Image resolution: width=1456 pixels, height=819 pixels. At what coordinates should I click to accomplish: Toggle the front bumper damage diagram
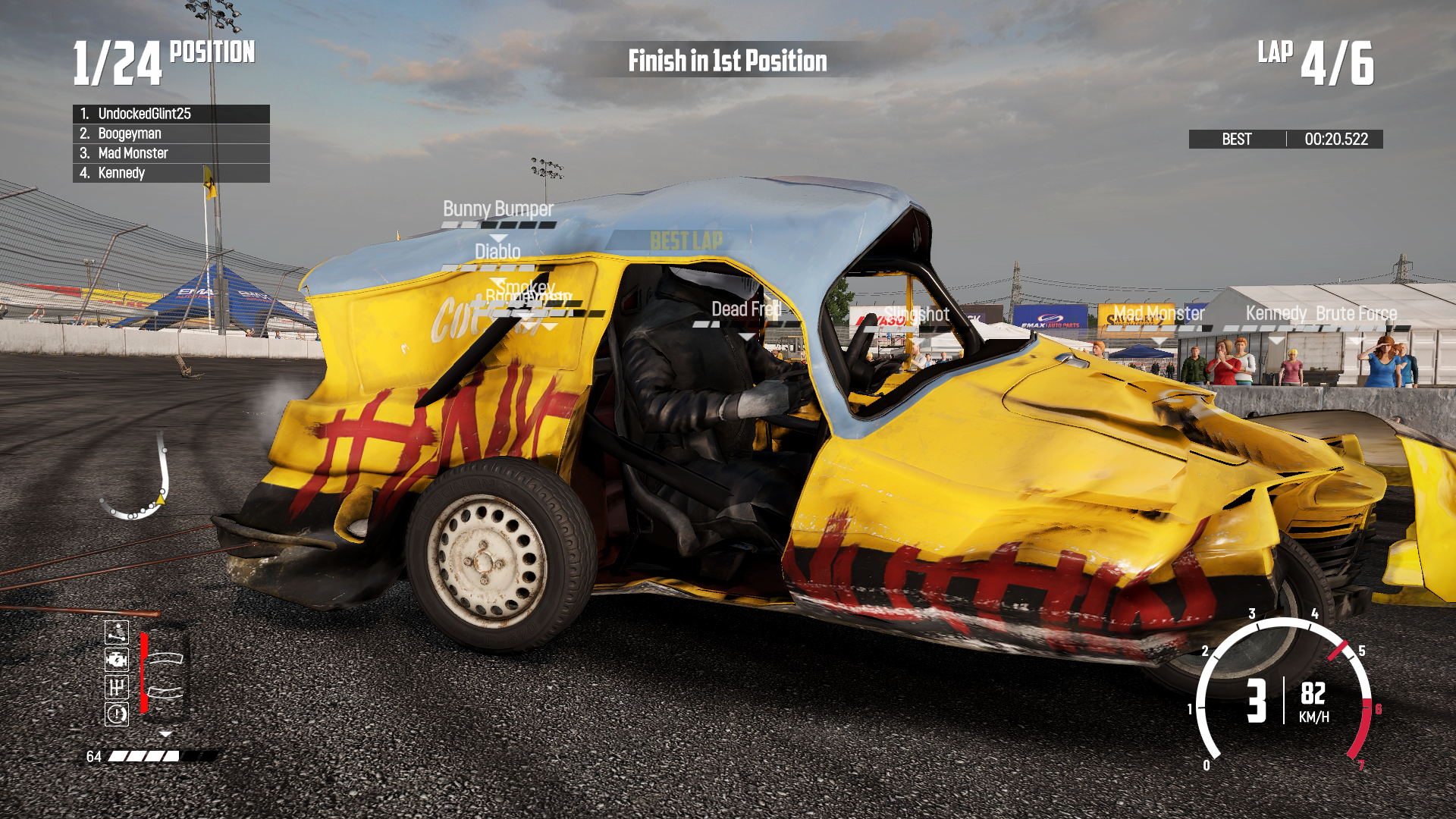166,658
